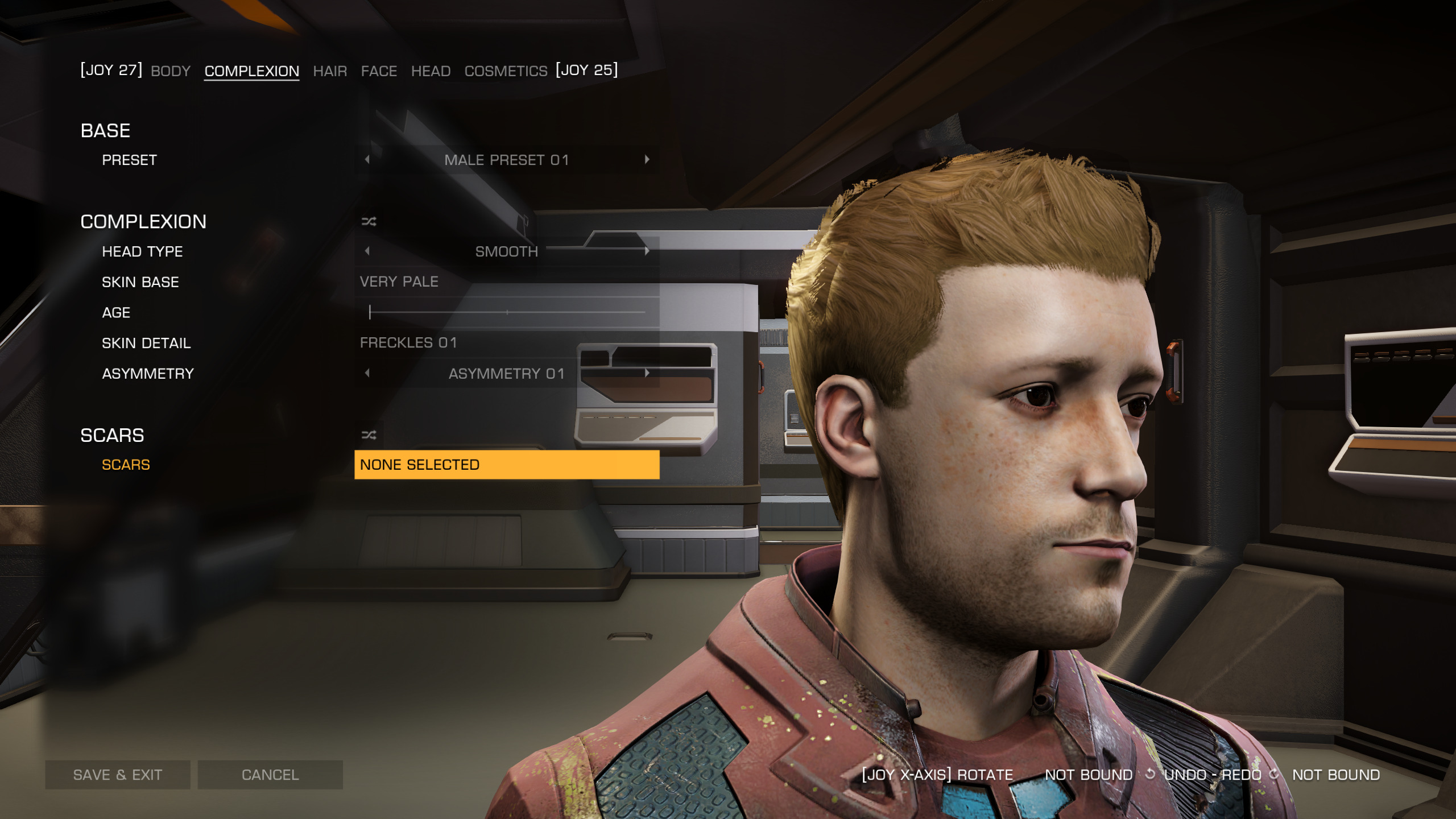This screenshot has width=1456, height=819.
Task: Cancel the character changes
Action: pos(270,775)
